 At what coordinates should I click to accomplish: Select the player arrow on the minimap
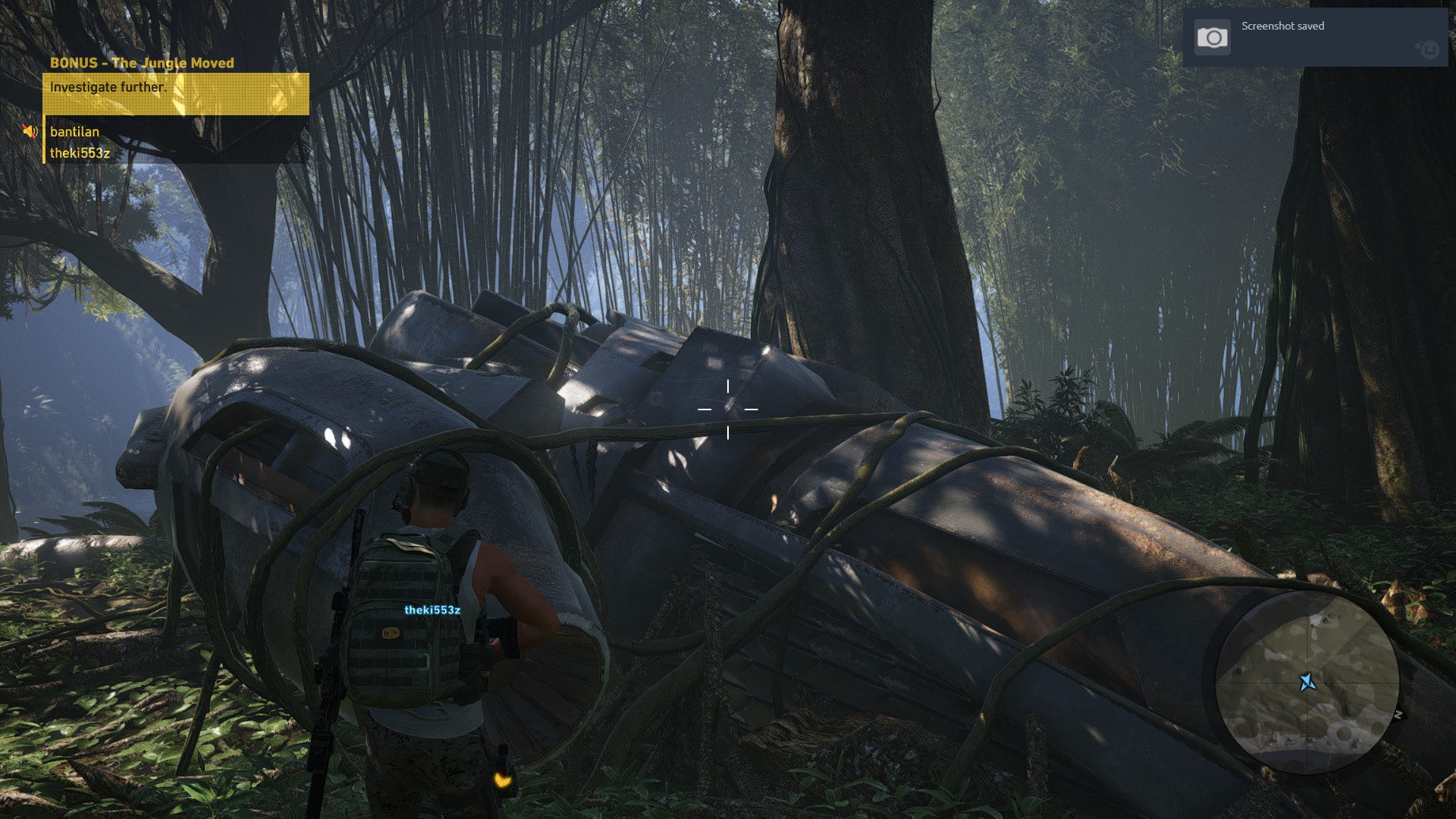click(x=1307, y=682)
